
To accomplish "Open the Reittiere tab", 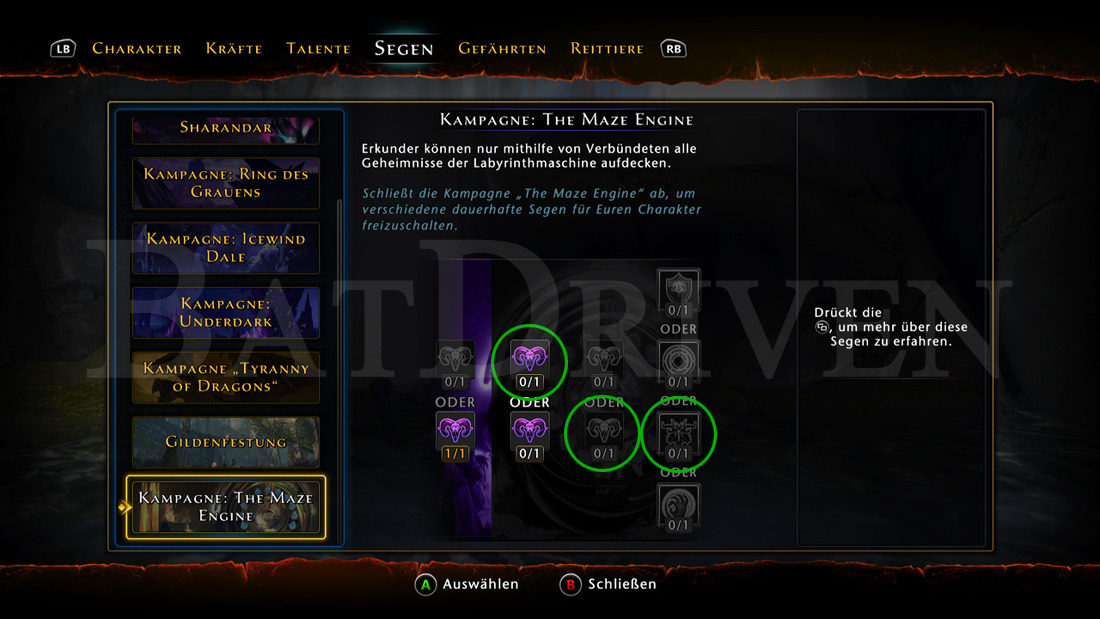I will tap(607, 48).
